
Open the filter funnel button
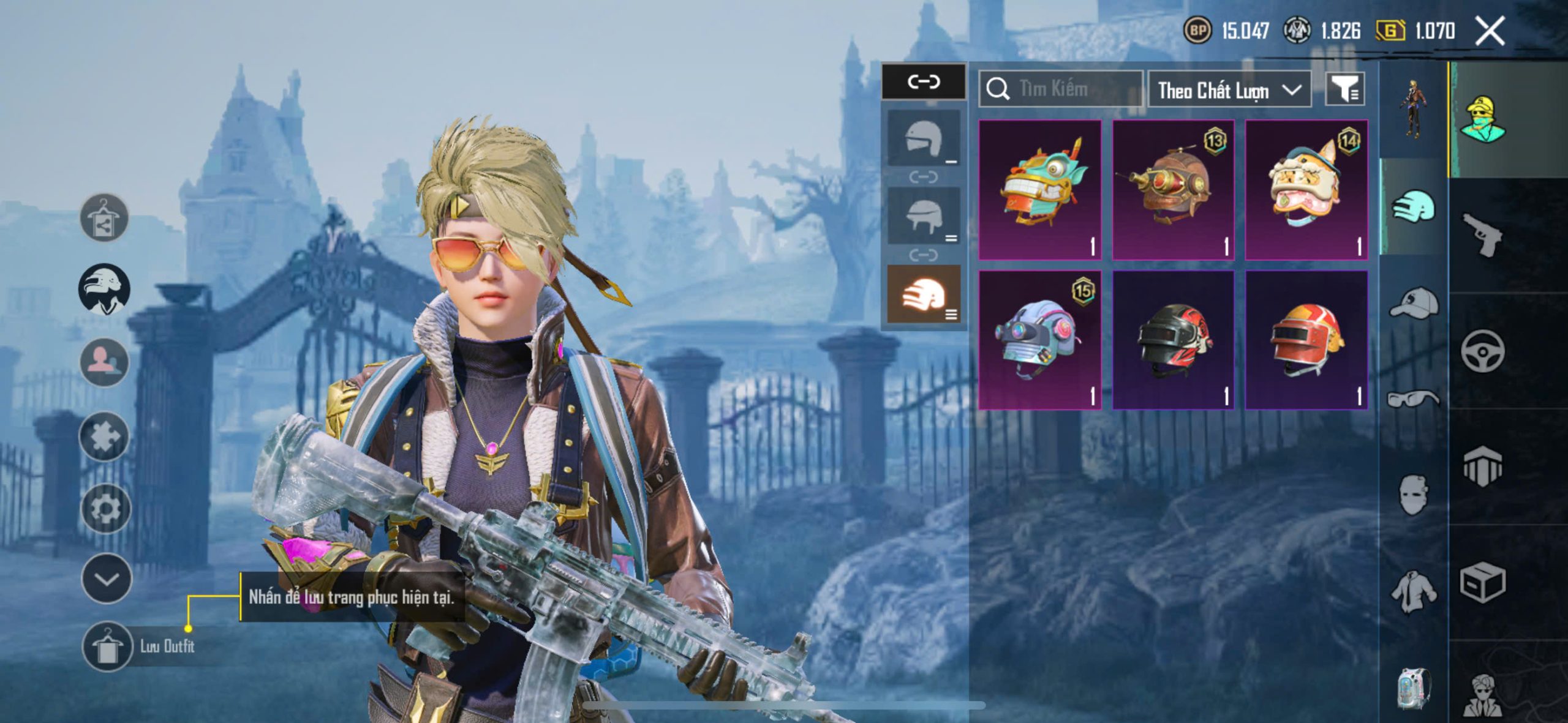coord(1344,90)
